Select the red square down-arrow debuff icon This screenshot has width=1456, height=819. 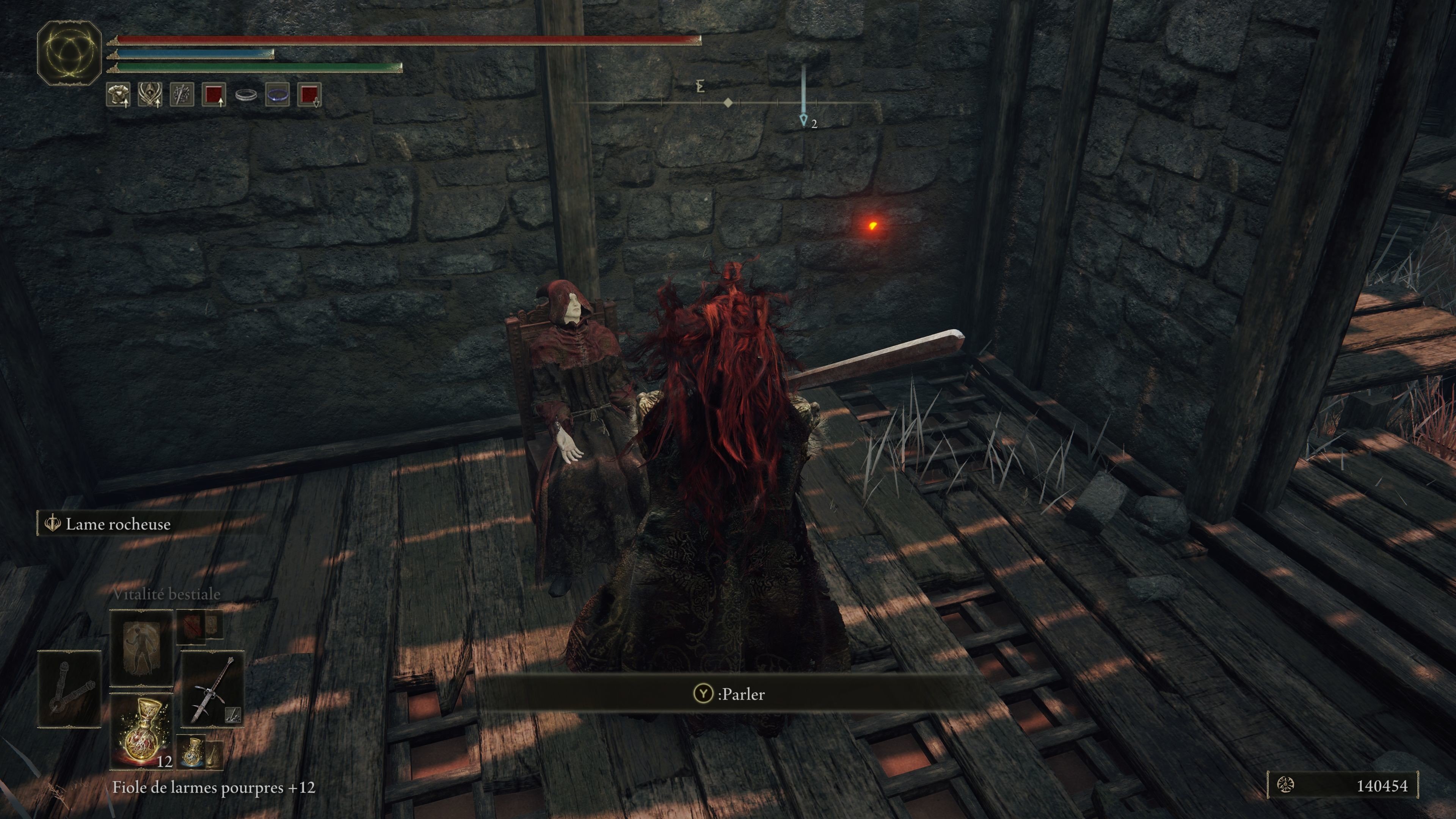click(309, 94)
